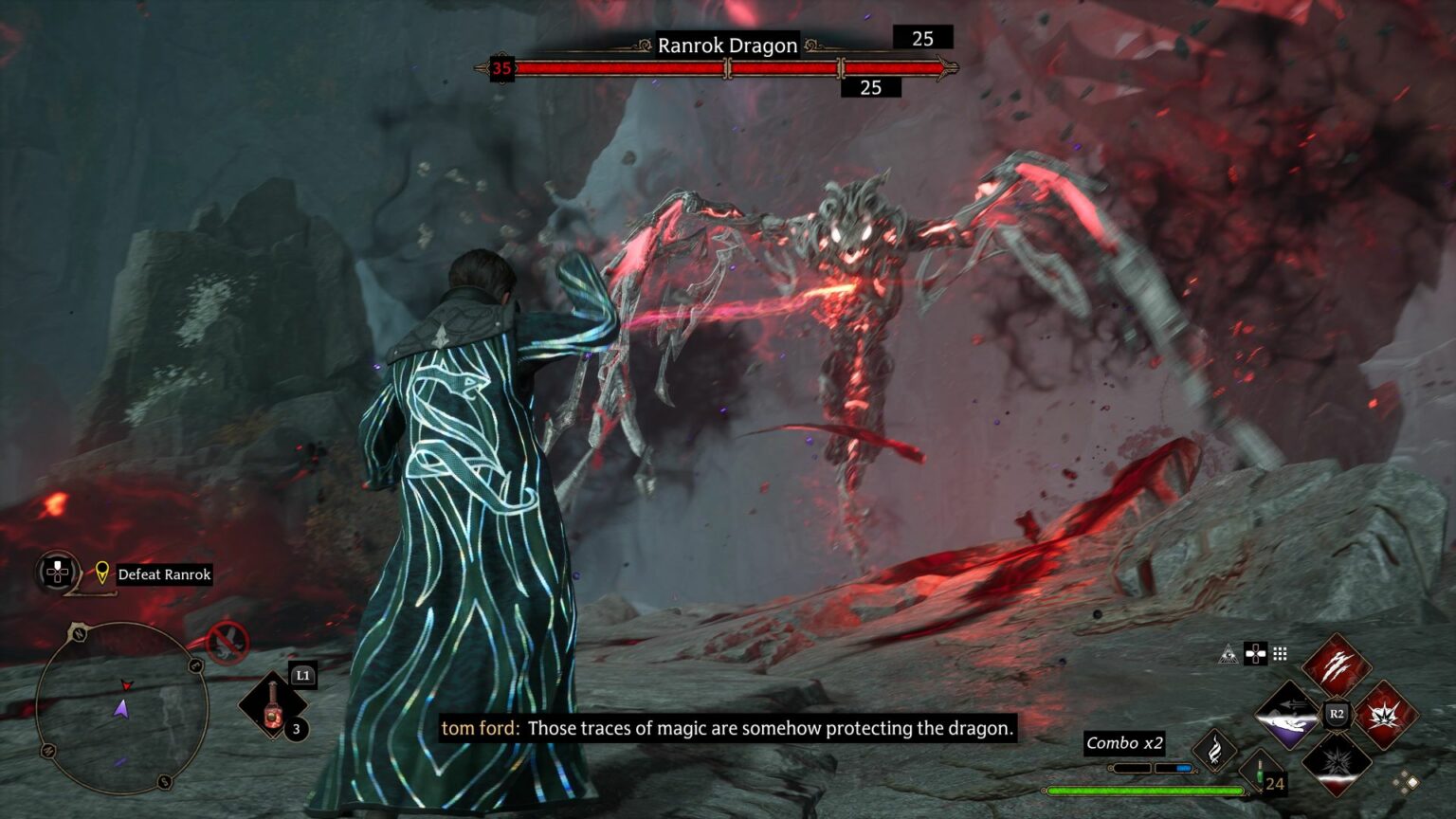Click the crossed-out mount icon

pyautogui.click(x=227, y=643)
